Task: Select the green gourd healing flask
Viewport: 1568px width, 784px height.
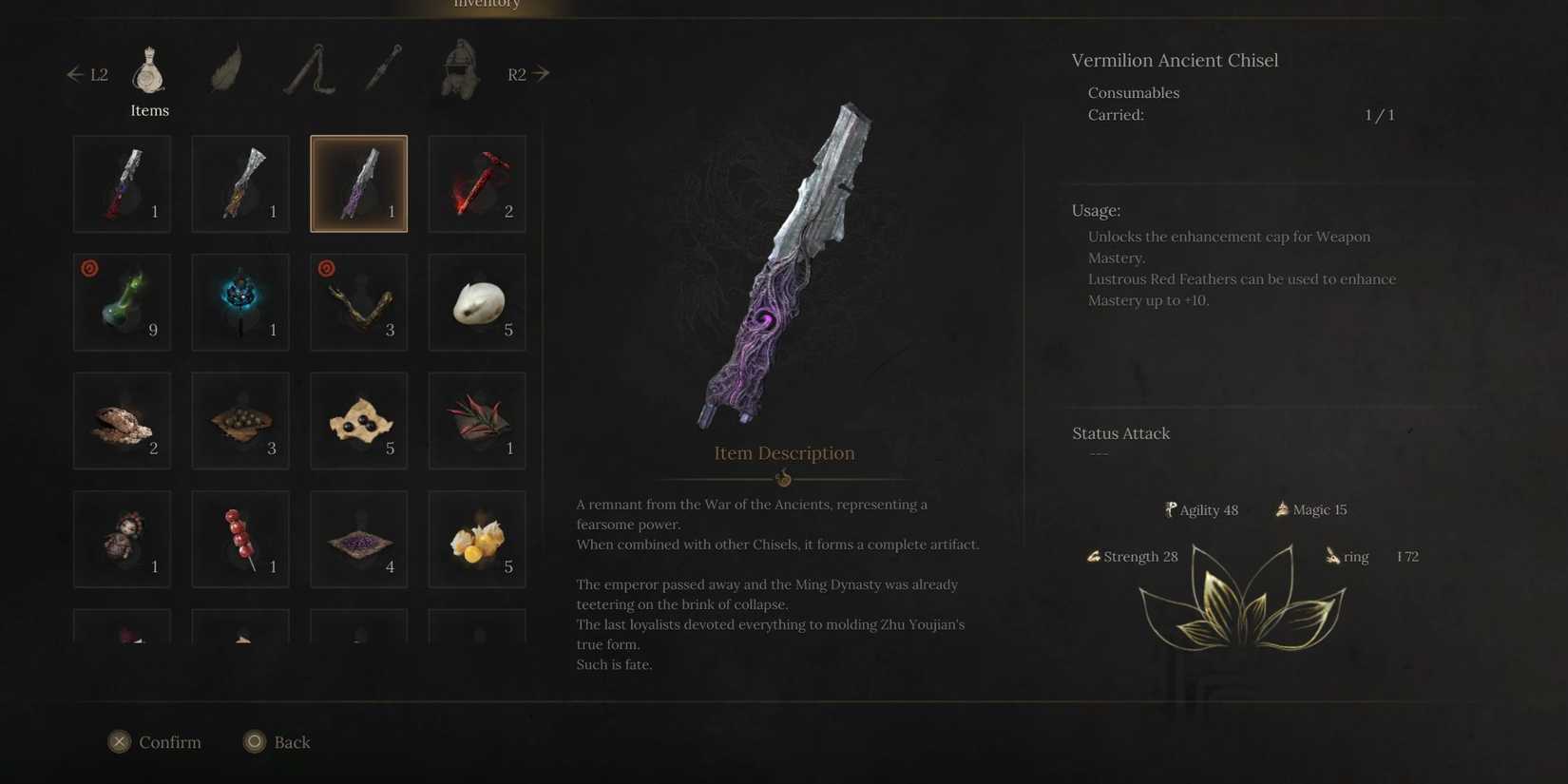Action: point(122,301)
